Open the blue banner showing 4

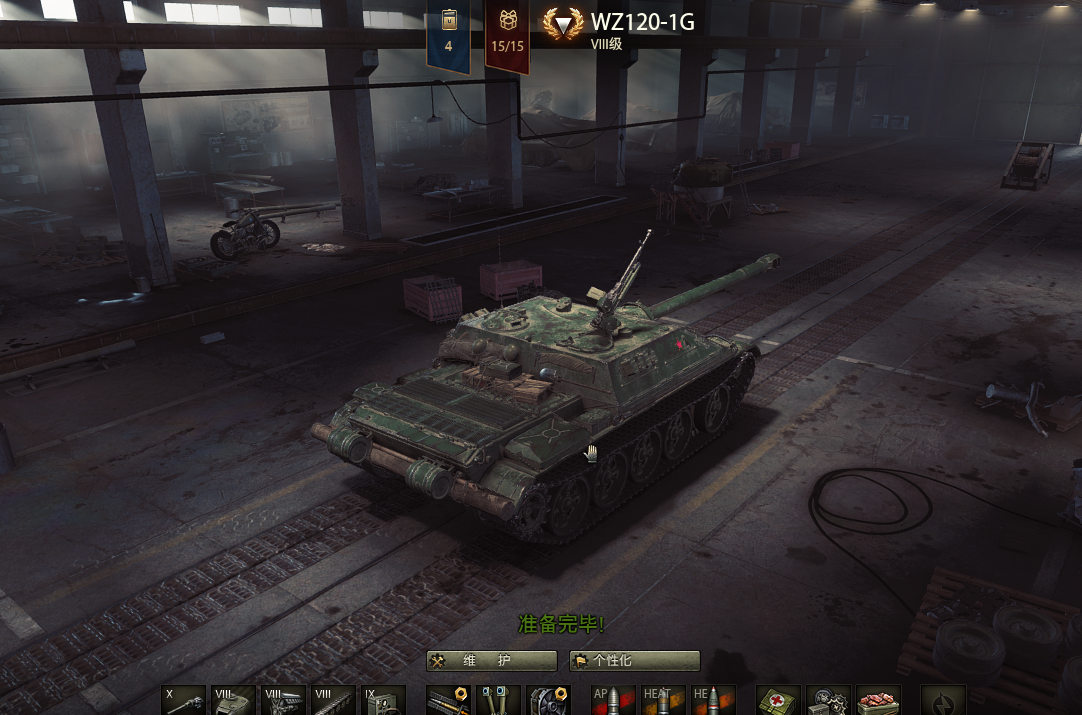tap(448, 35)
